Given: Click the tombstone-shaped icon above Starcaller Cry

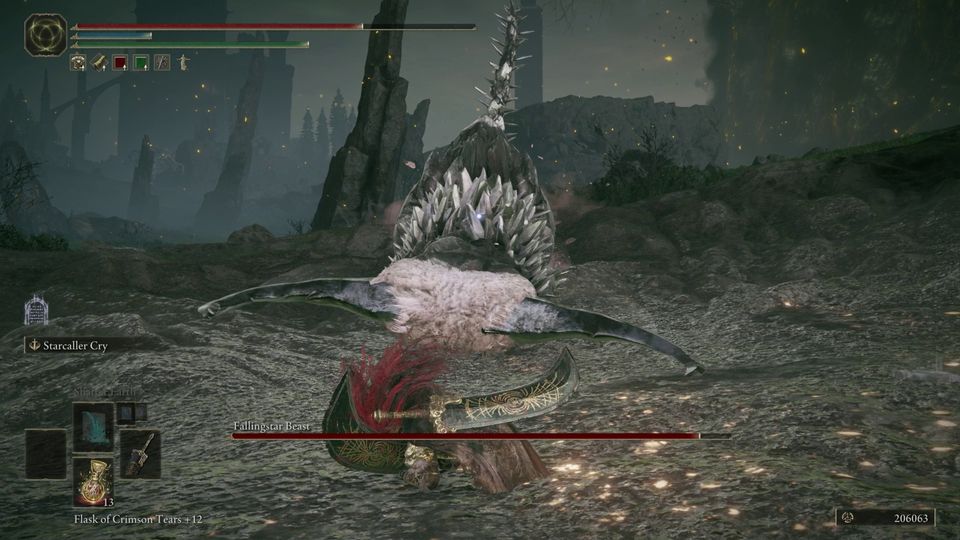Looking at the screenshot, I should [36, 311].
